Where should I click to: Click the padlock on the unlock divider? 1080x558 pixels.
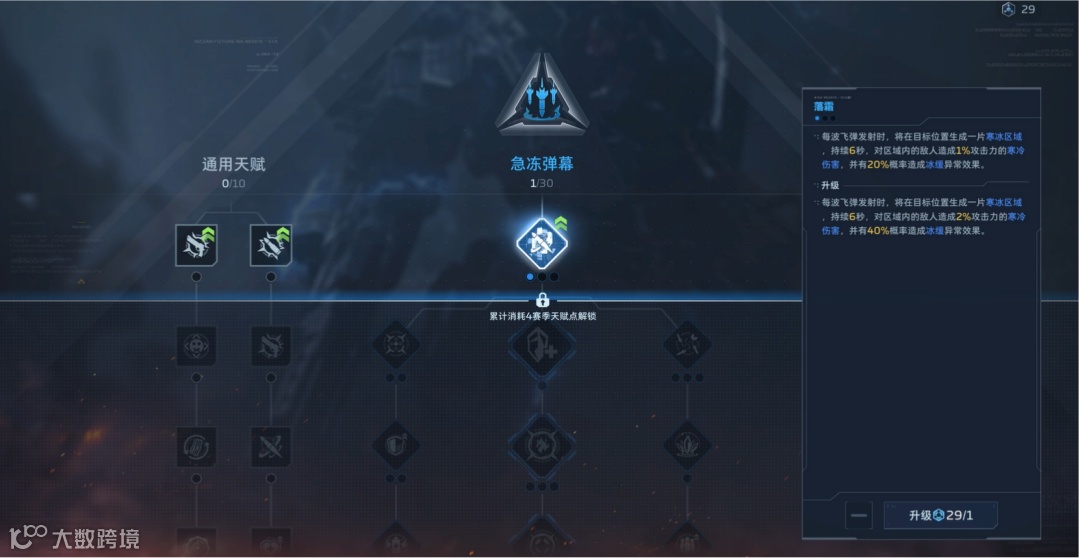coord(542,299)
